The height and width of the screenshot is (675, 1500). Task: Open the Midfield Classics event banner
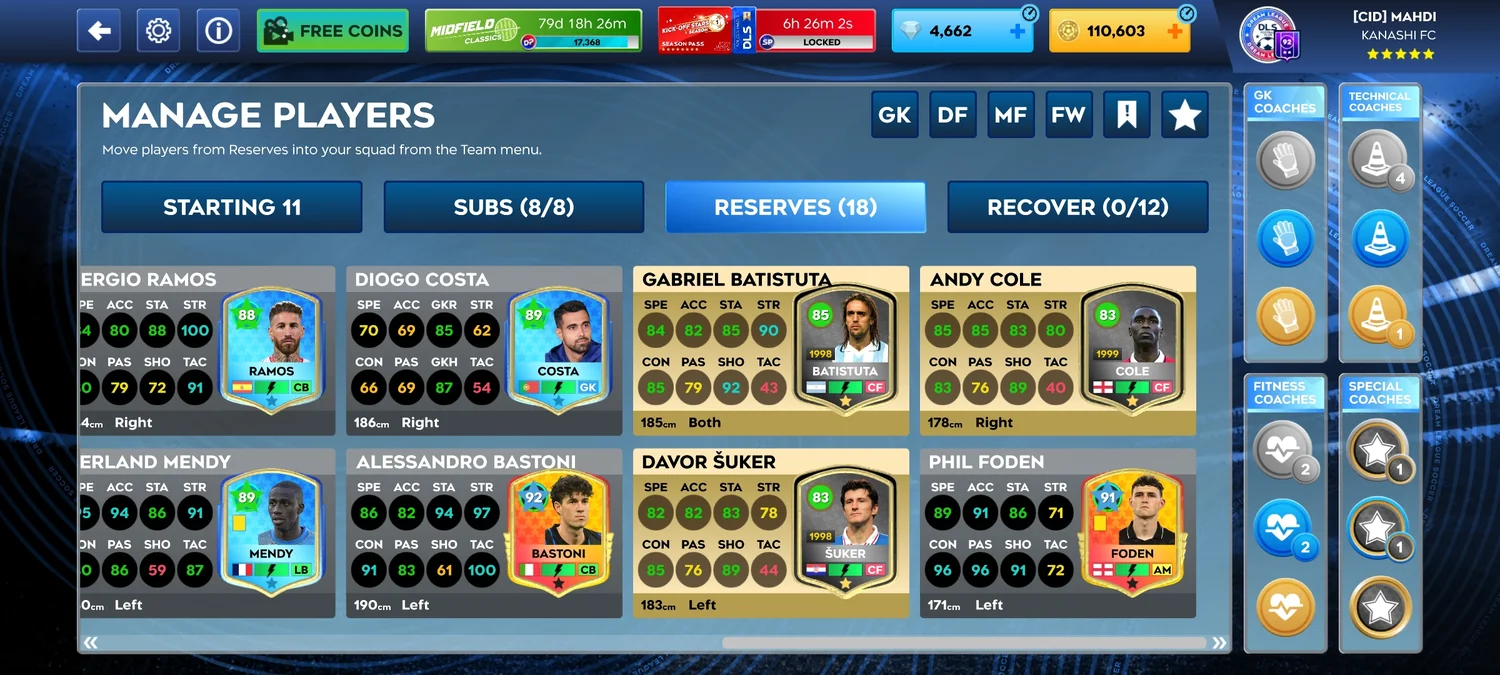533,31
